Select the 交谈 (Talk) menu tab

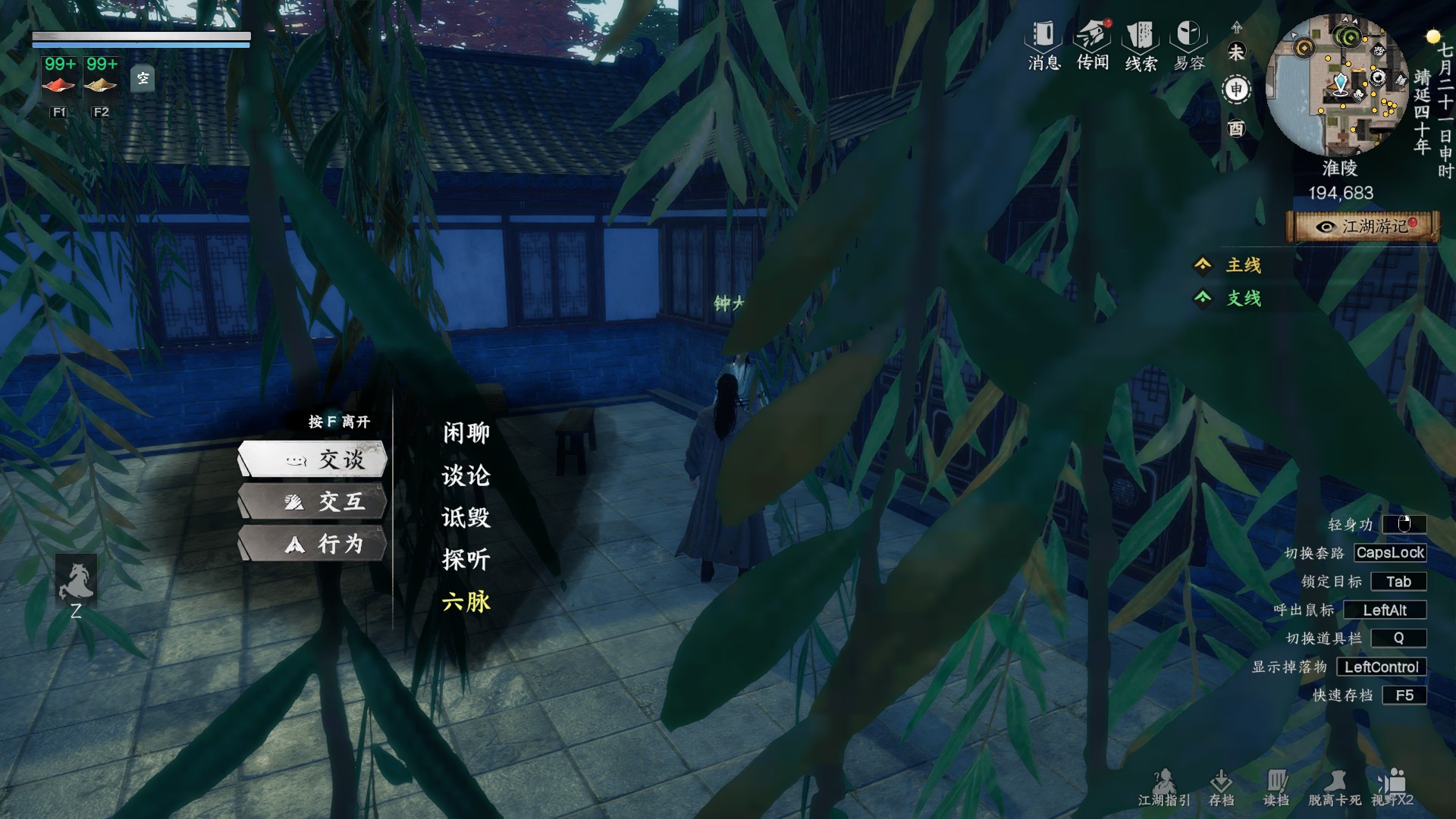(x=312, y=459)
